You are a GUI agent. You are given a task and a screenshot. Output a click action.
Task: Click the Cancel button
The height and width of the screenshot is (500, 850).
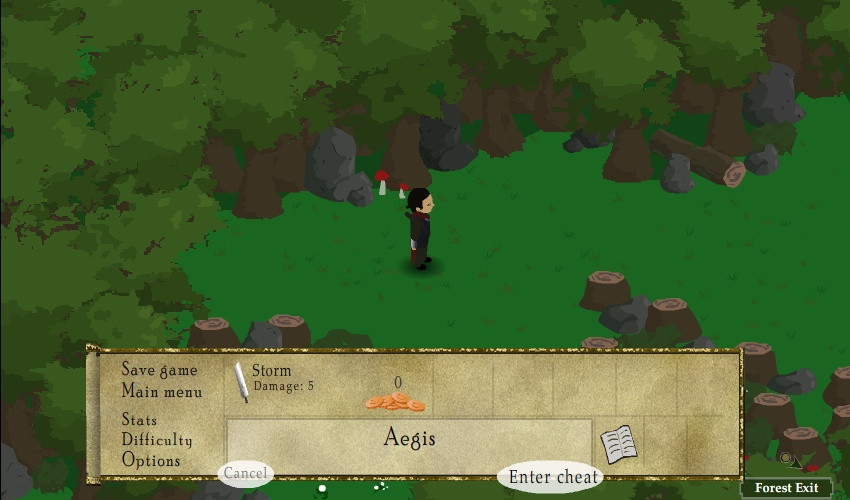[245, 473]
